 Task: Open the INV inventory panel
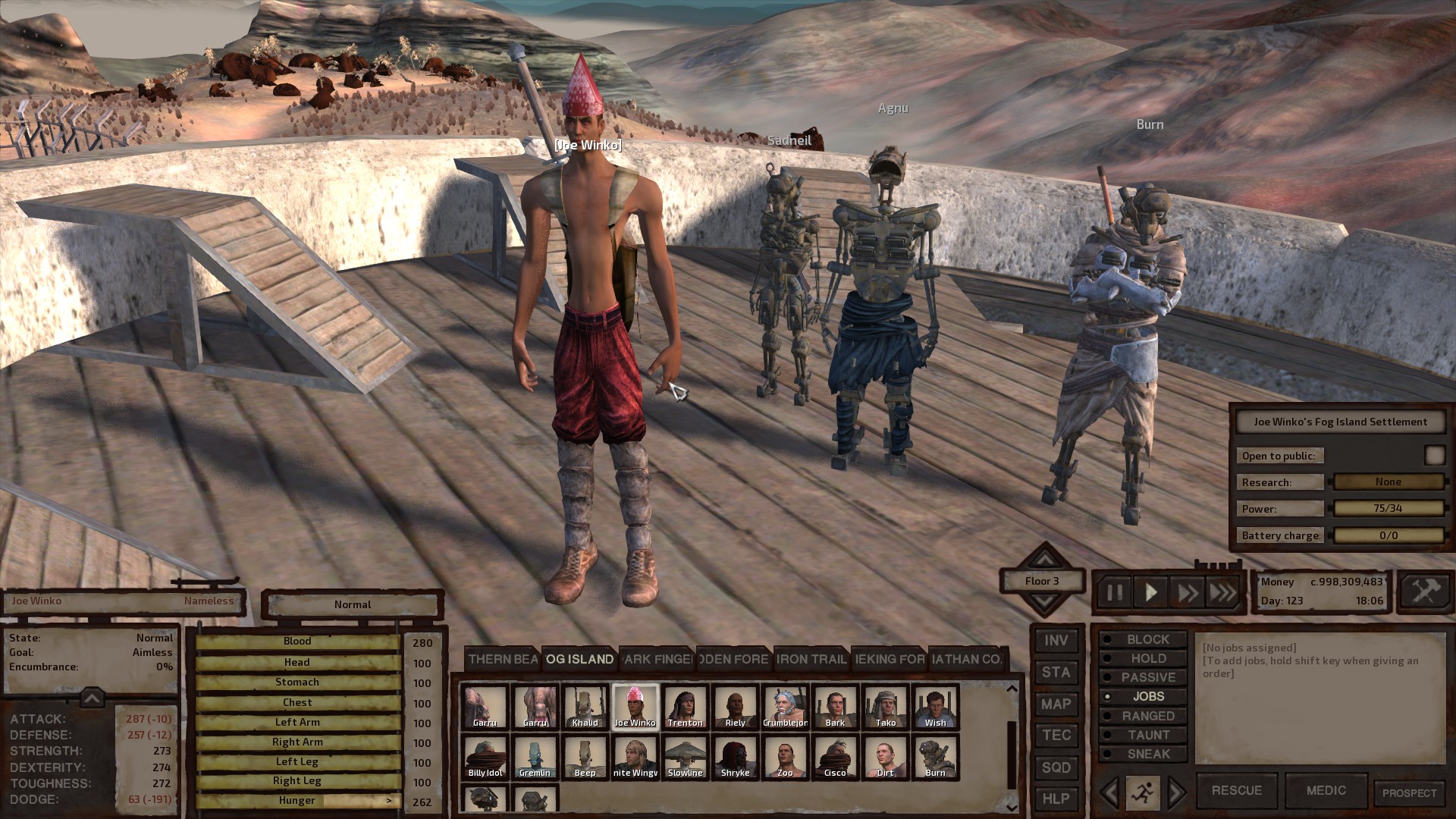click(x=1056, y=641)
